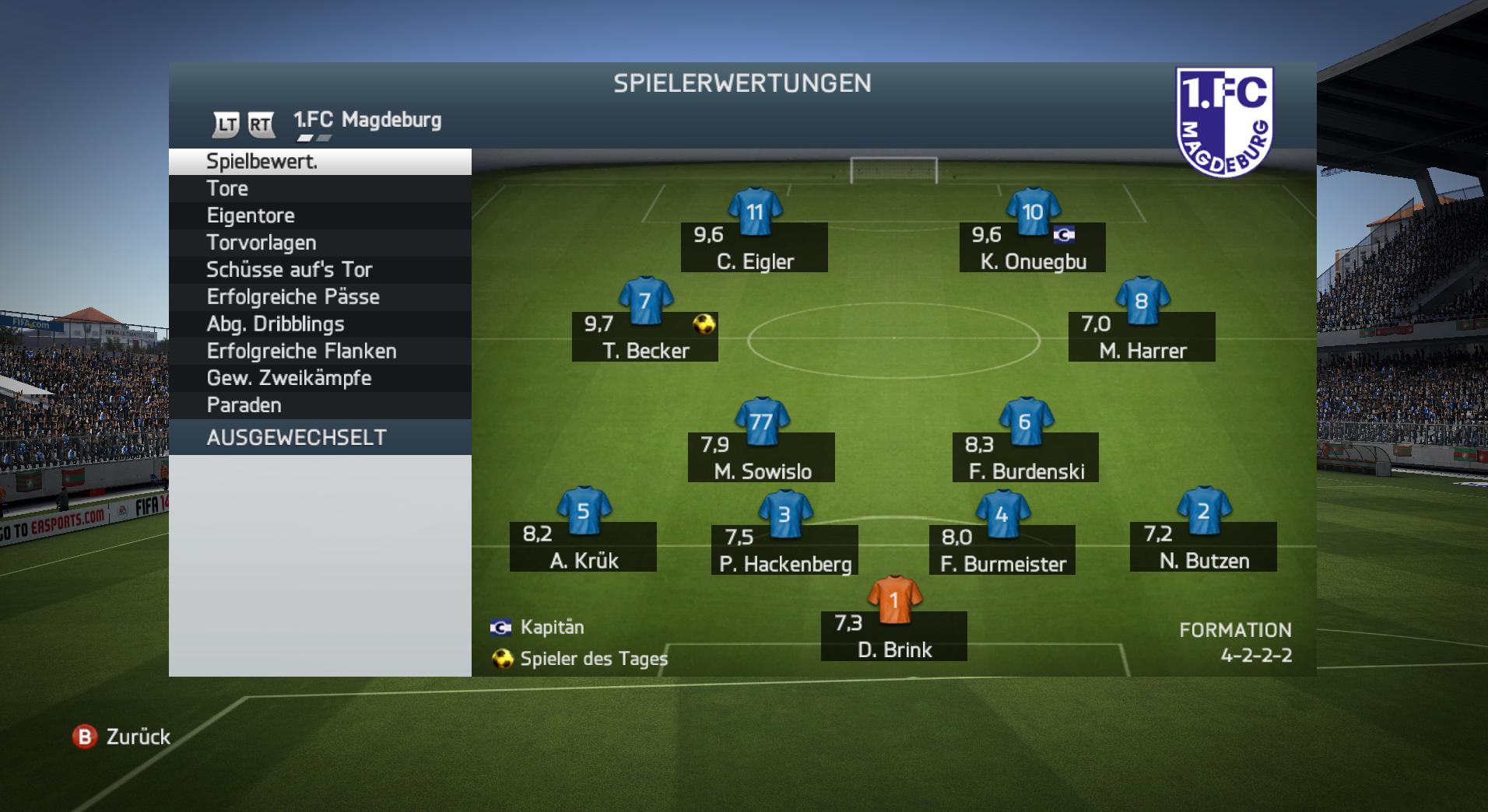Screen dimensions: 1488x812
Task: Select the Spielbewert. stat entry
Action: (x=319, y=162)
